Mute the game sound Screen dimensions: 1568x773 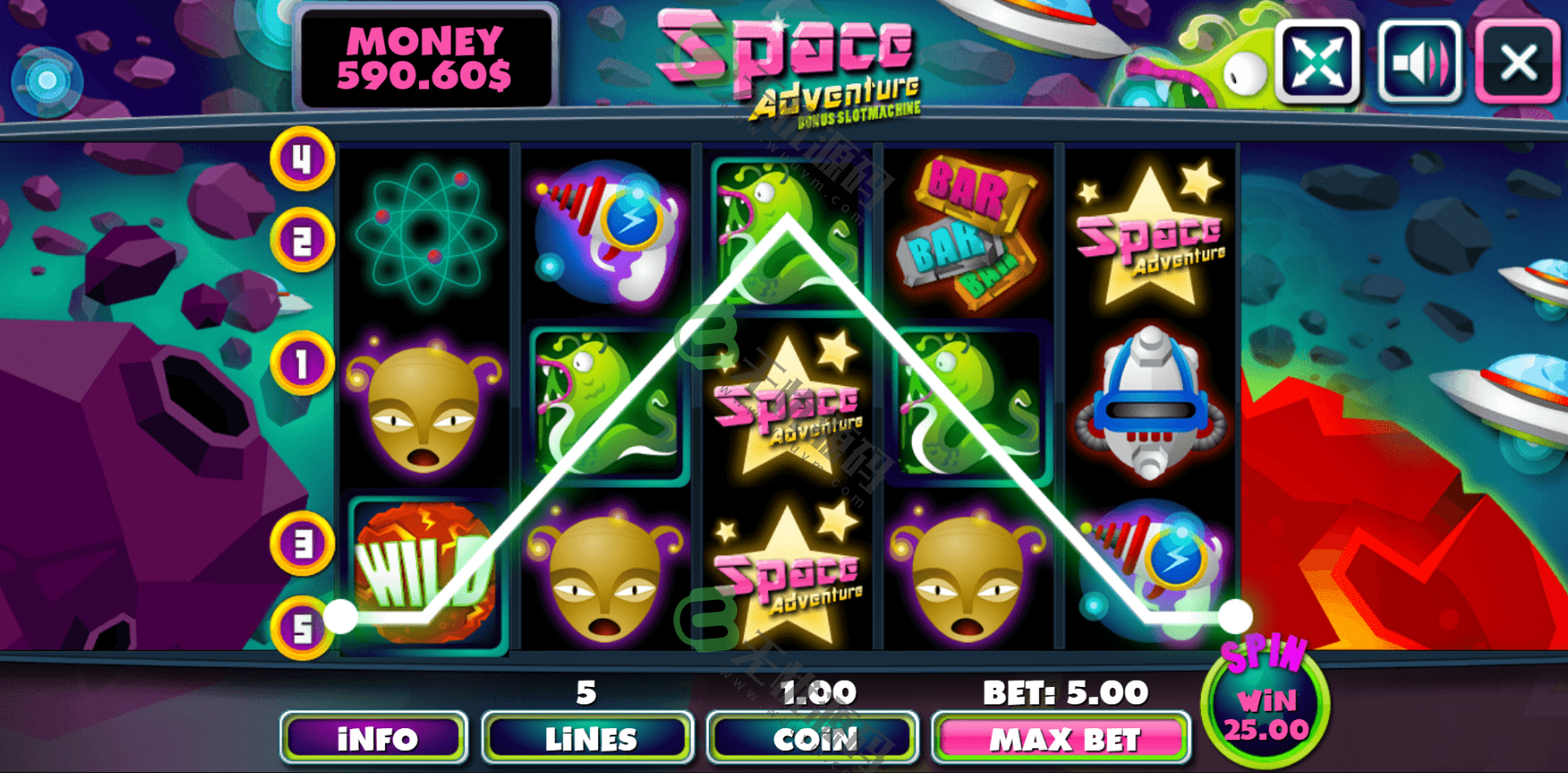coord(1419,62)
